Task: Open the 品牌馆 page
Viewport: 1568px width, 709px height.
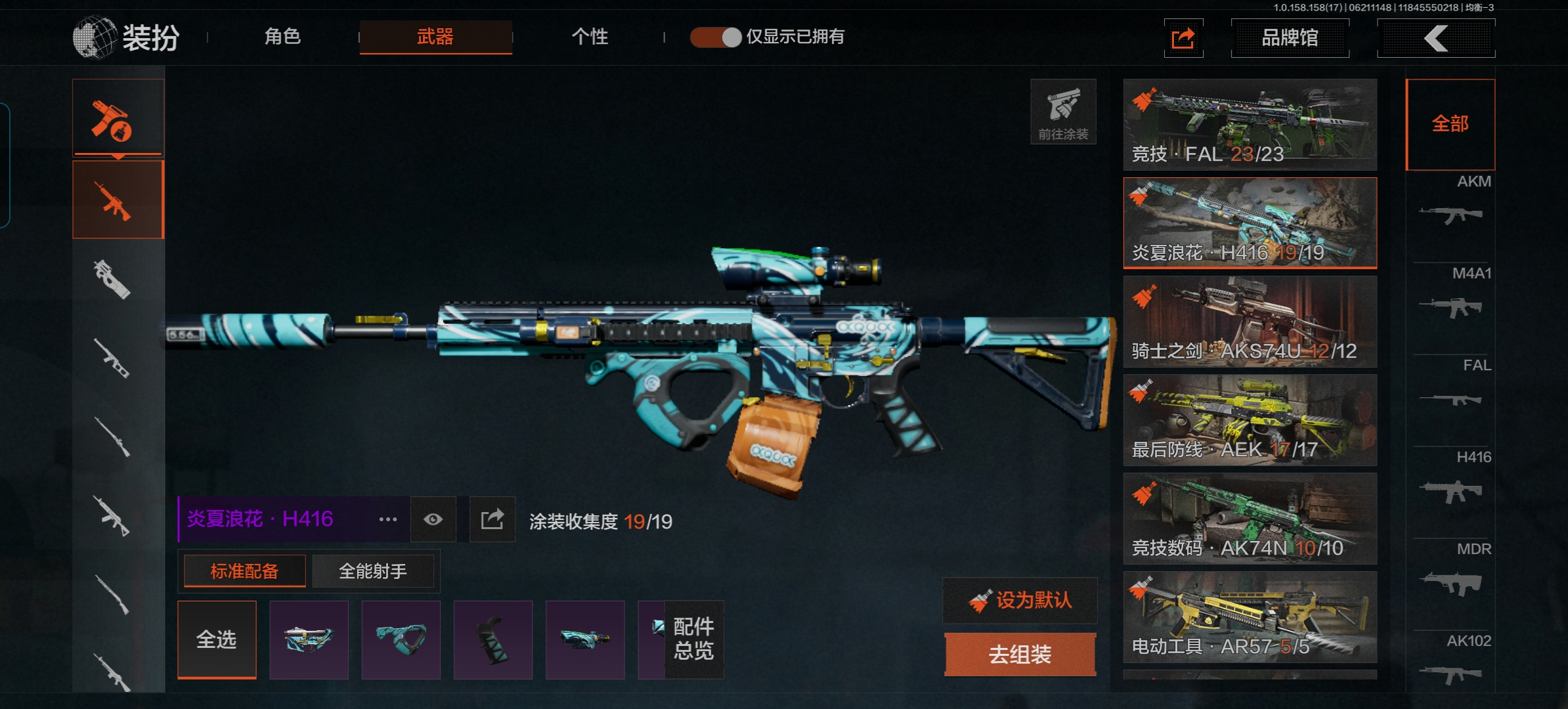Action: pos(1290,38)
